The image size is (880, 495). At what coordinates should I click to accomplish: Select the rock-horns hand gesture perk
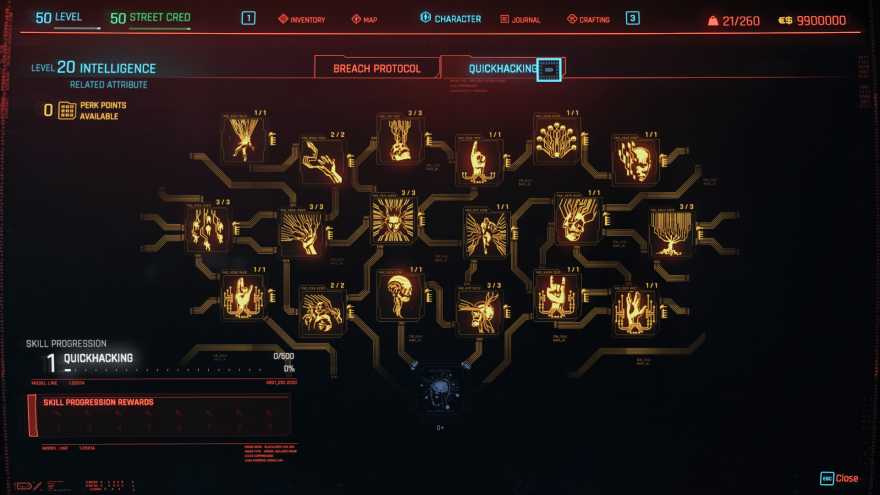[557, 295]
